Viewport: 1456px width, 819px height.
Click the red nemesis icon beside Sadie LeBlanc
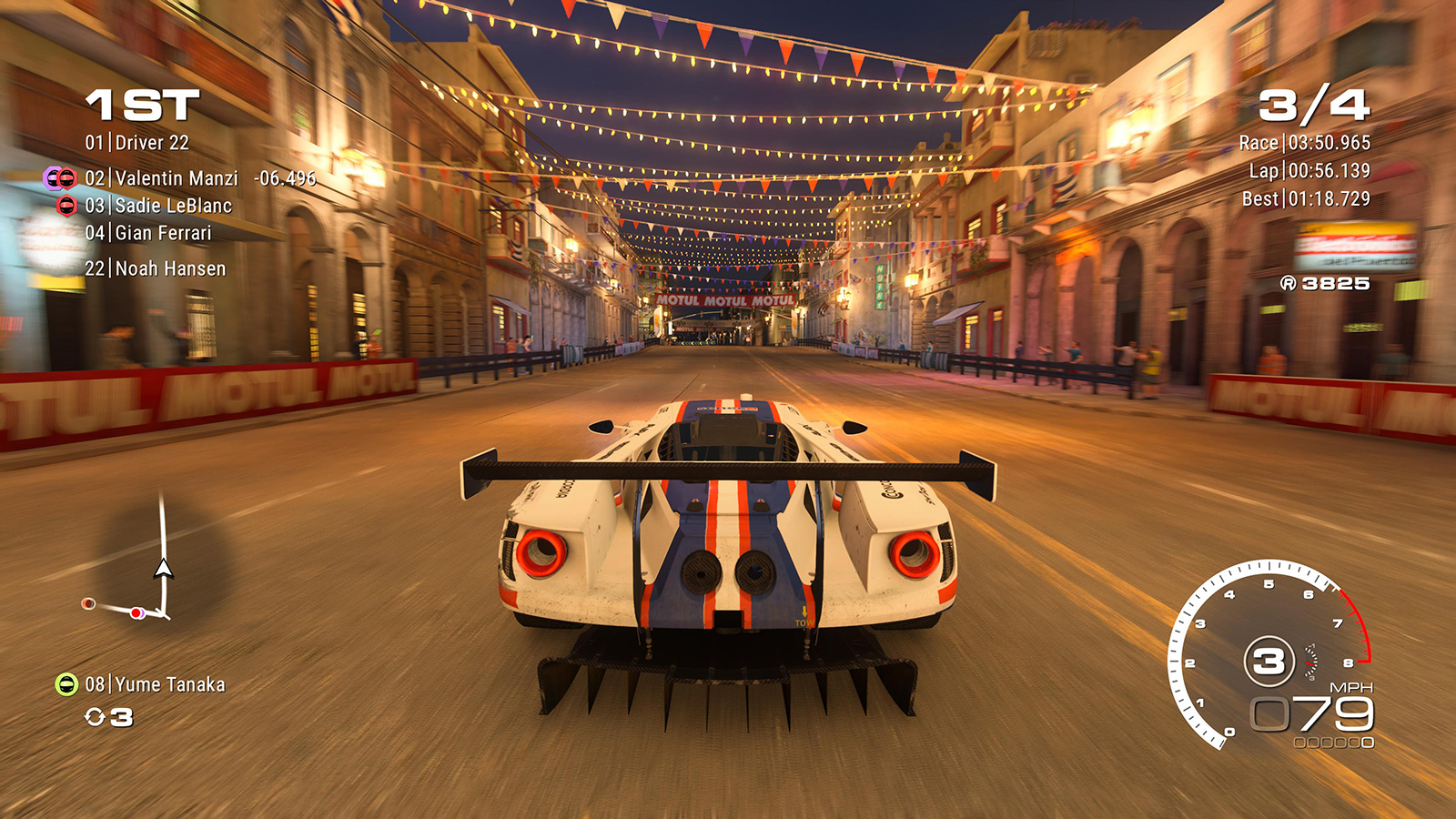pyautogui.click(x=66, y=206)
